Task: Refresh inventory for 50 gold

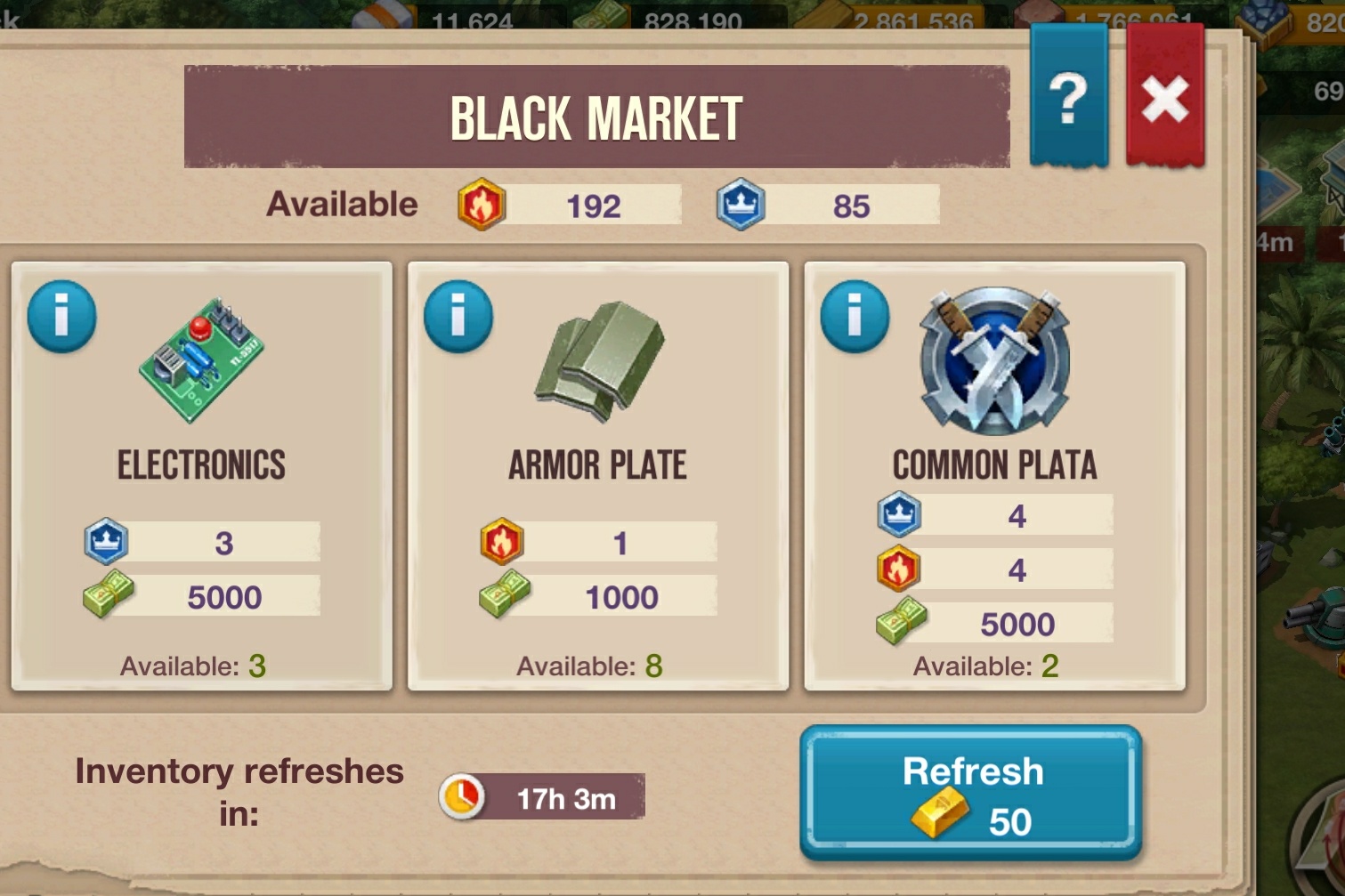Action: 970,794
